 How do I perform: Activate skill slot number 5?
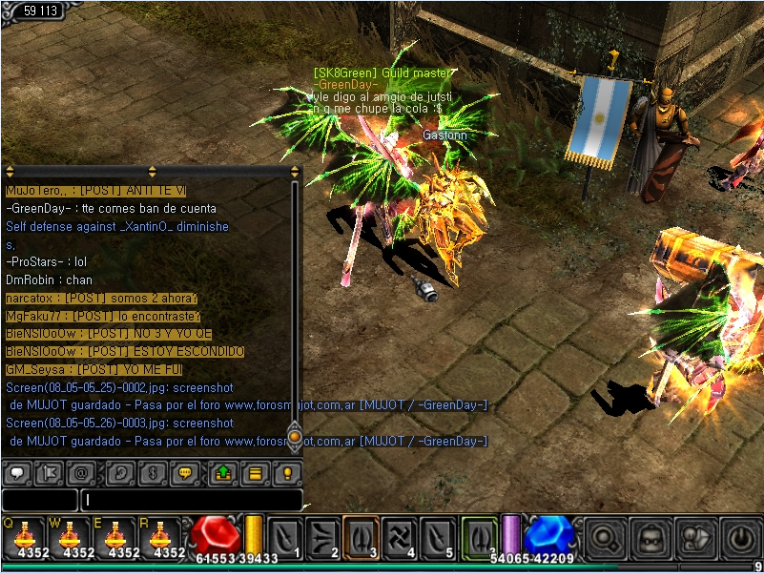click(x=438, y=537)
